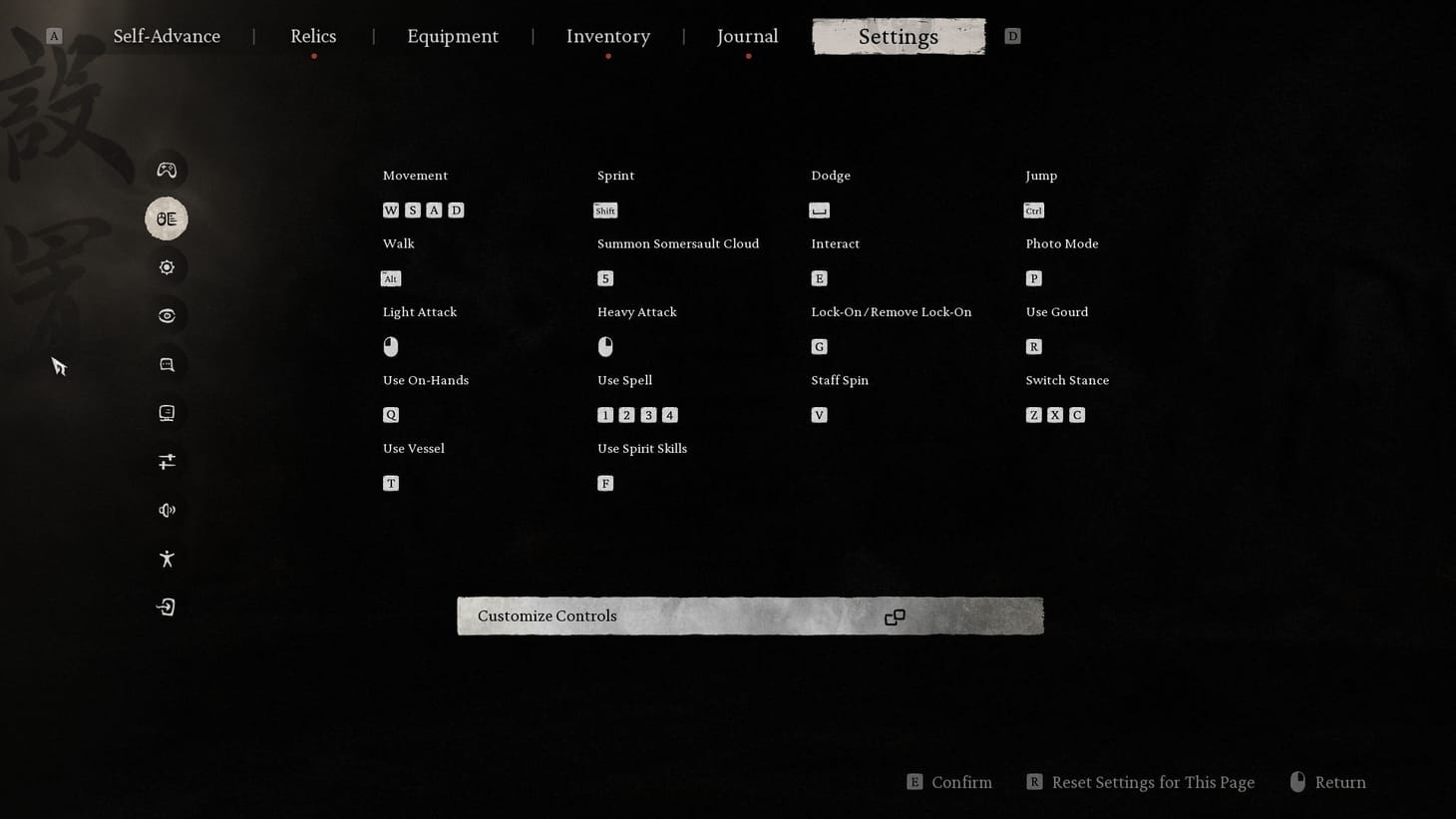Select the Relics tab

[312, 36]
